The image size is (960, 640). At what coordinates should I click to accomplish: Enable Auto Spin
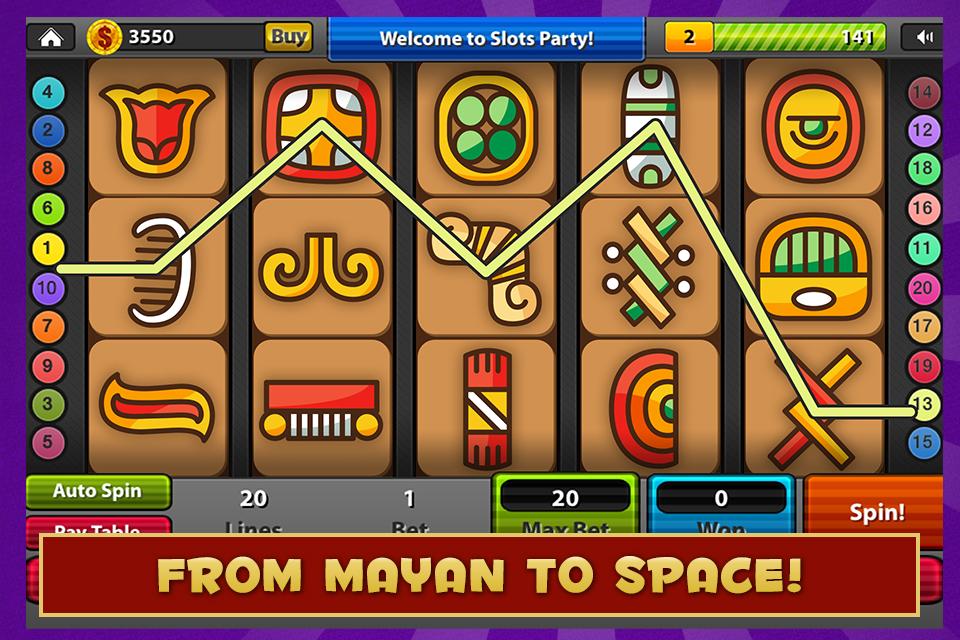click(x=97, y=491)
